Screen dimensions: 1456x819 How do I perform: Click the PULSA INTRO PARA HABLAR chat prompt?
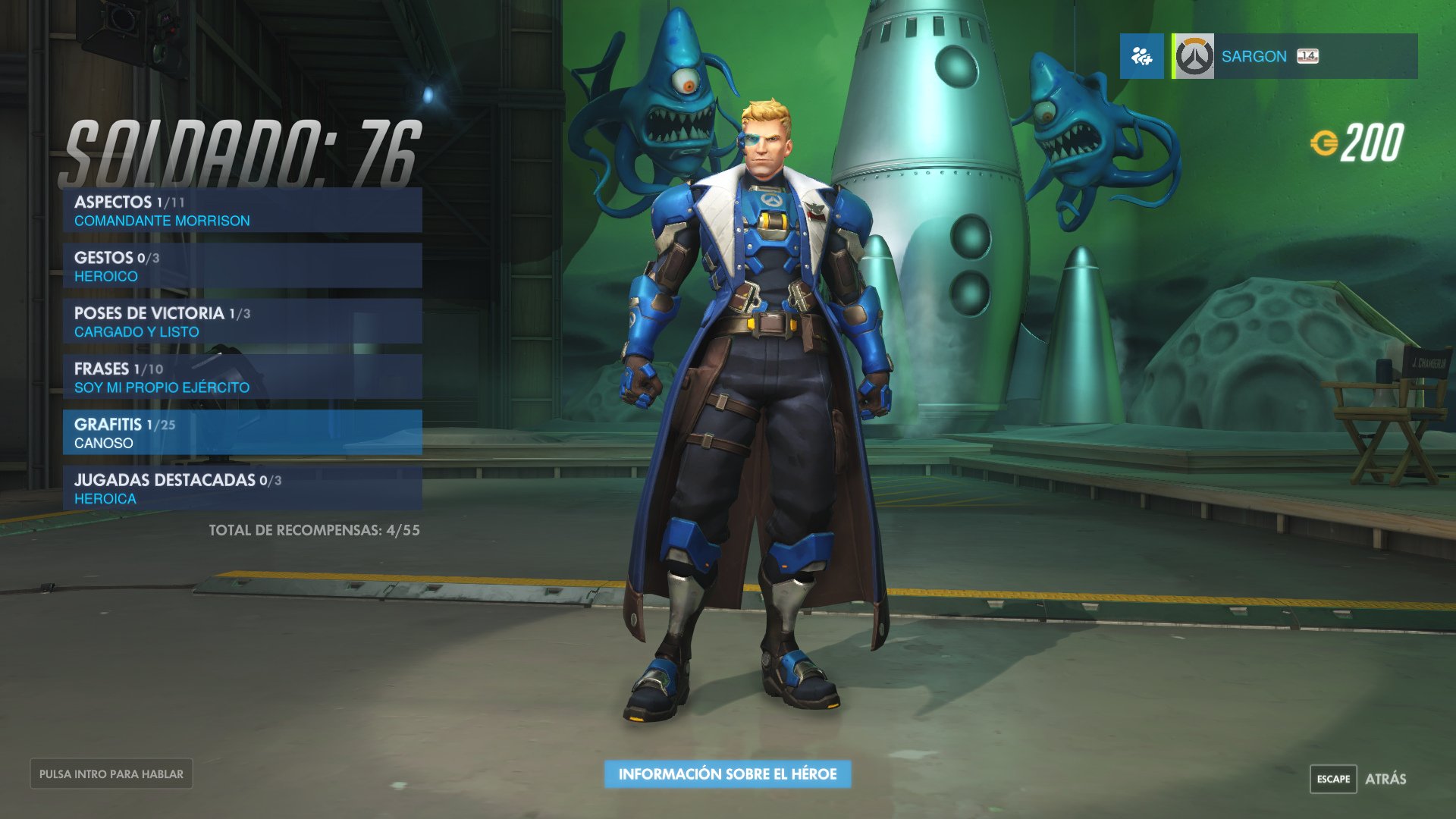tap(112, 773)
